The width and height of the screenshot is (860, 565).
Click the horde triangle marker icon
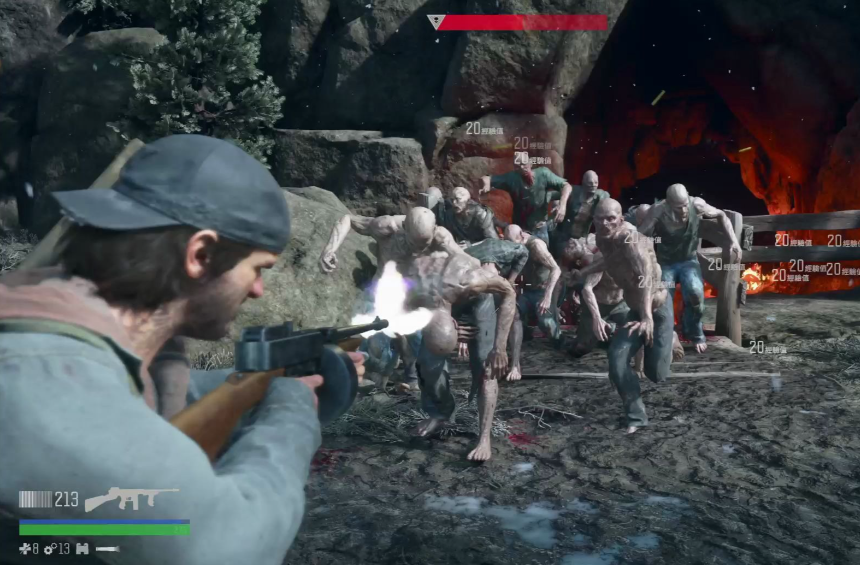435,21
